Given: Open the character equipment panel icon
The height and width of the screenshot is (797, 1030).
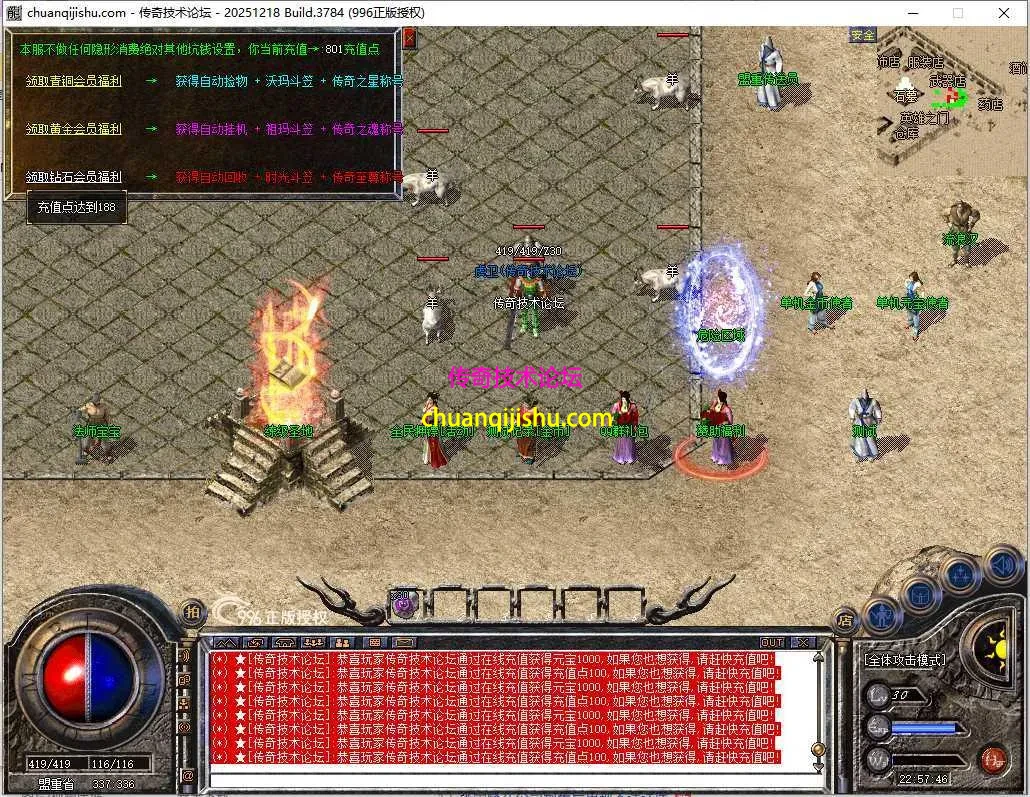Looking at the screenshot, I should (x=883, y=614).
